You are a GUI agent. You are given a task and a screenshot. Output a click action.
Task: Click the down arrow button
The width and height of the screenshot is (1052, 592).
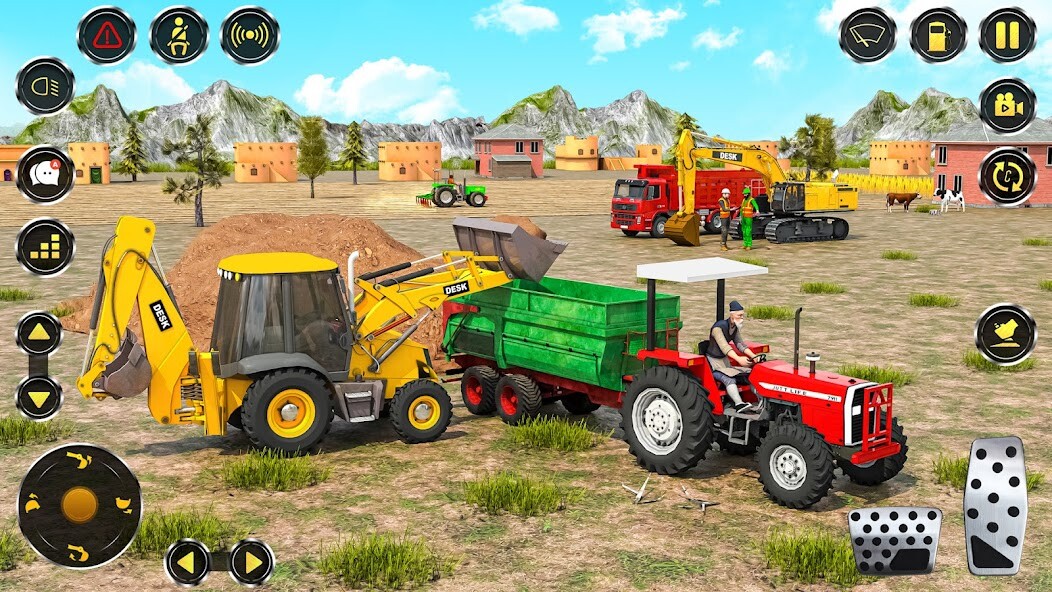point(39,396)
